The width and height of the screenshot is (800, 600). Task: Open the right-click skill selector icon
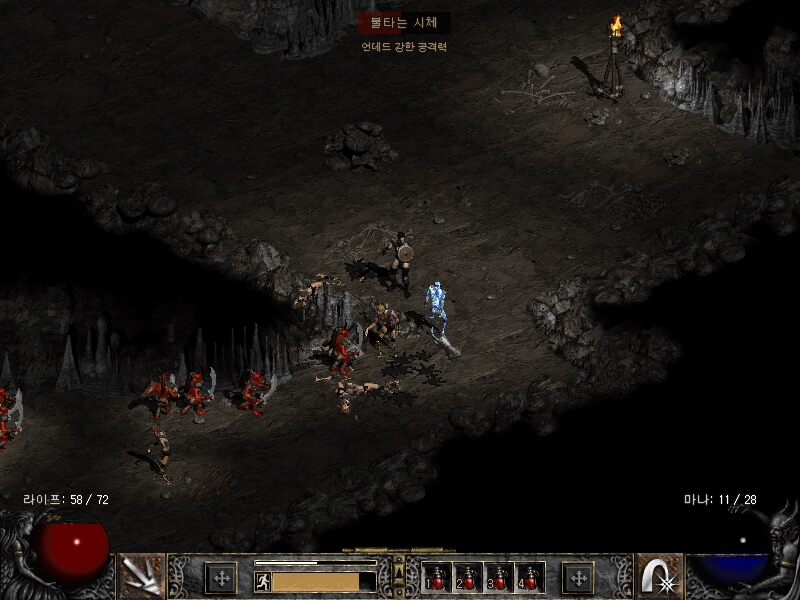tap(659, 576)
